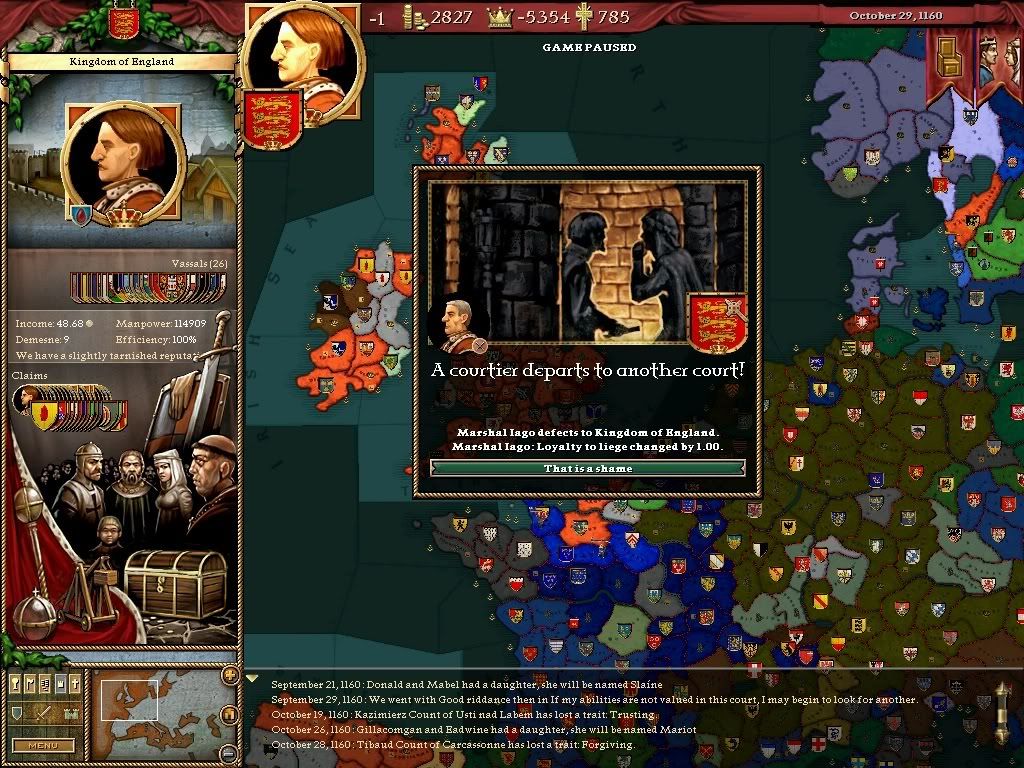Open the king and queen portraits banner
This screenshot has width=1024, height=768.
[995, 60]
